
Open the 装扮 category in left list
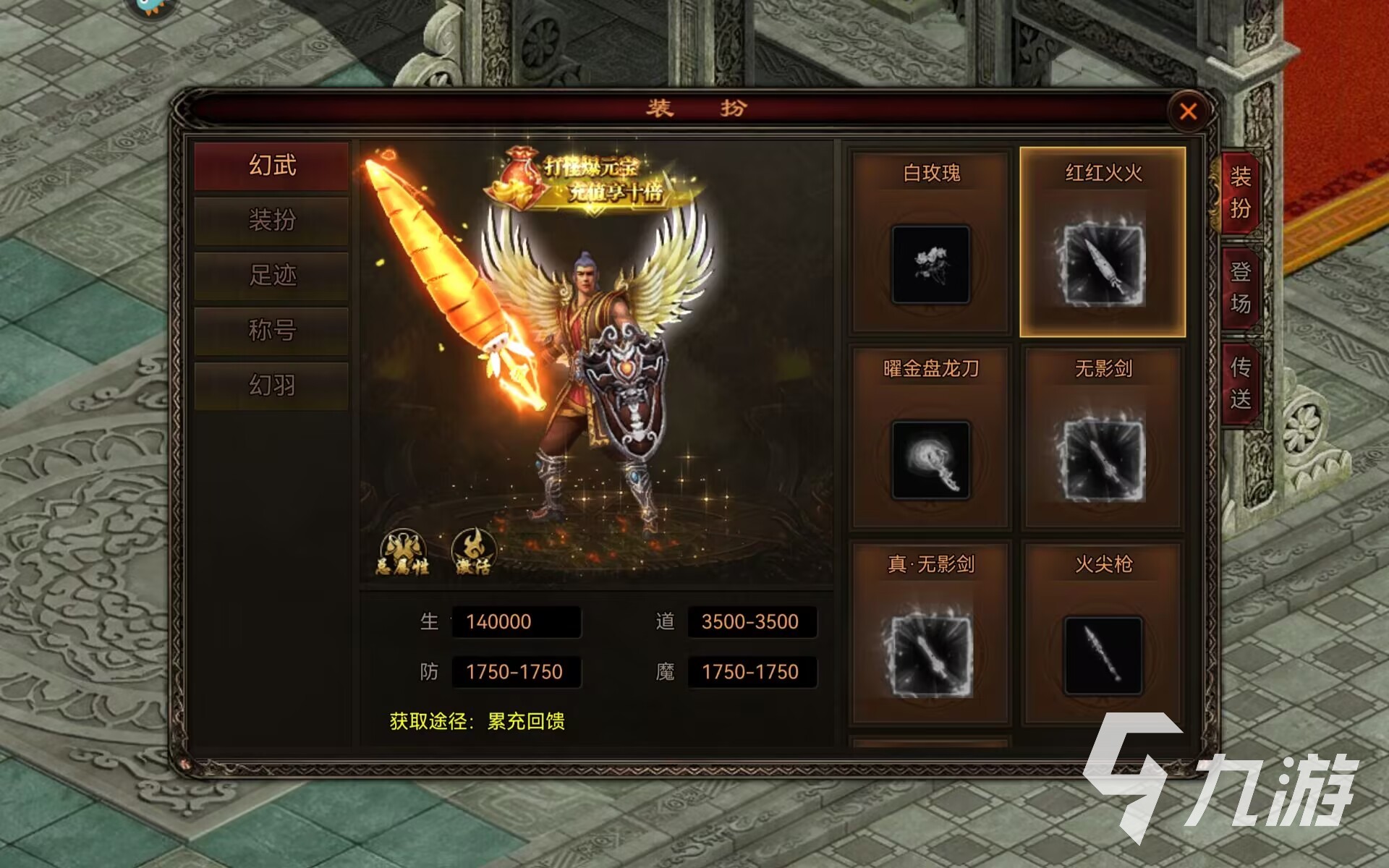tap(272, 220)
